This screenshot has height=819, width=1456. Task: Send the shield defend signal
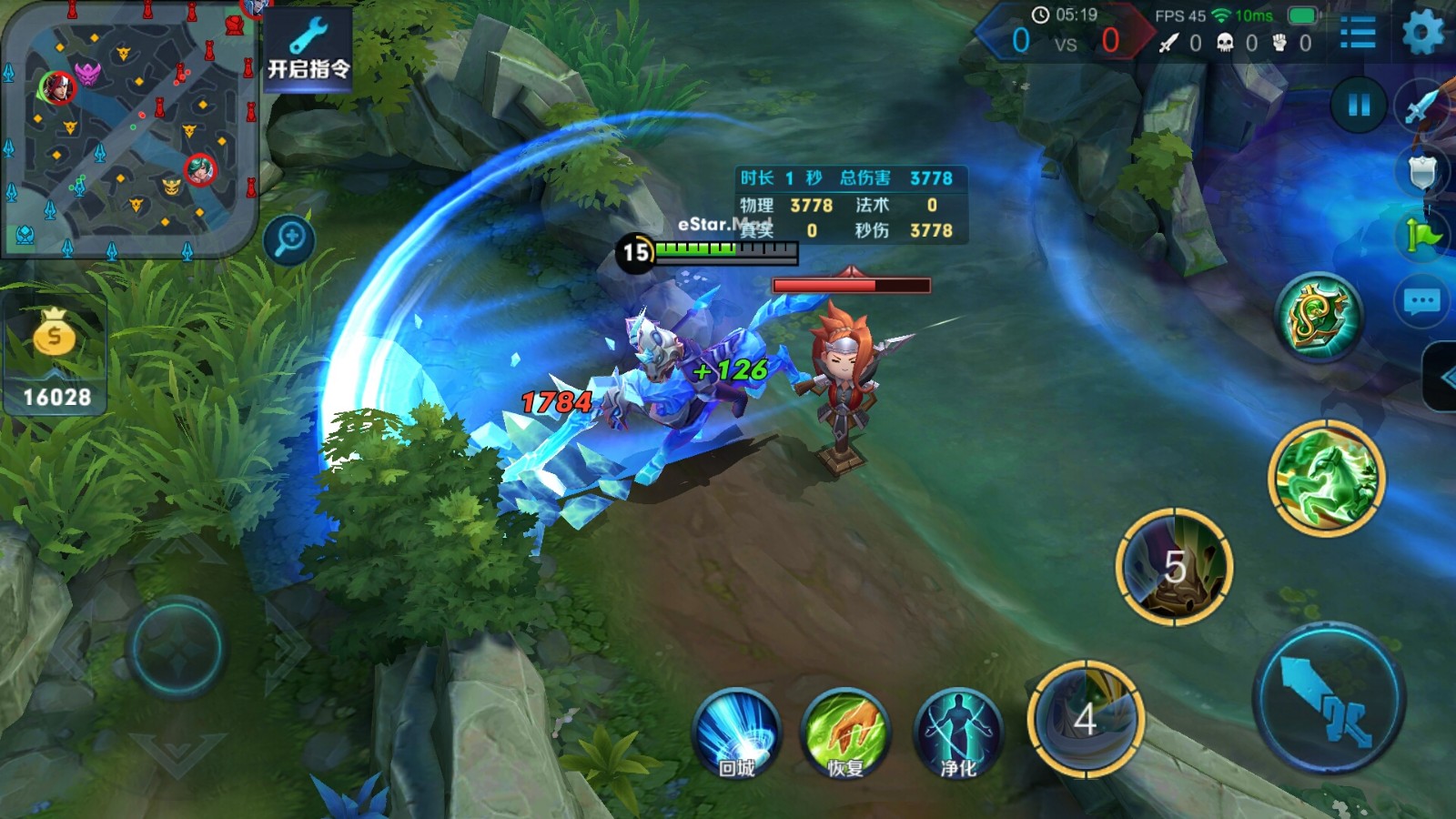click(x=1421, y=171)
